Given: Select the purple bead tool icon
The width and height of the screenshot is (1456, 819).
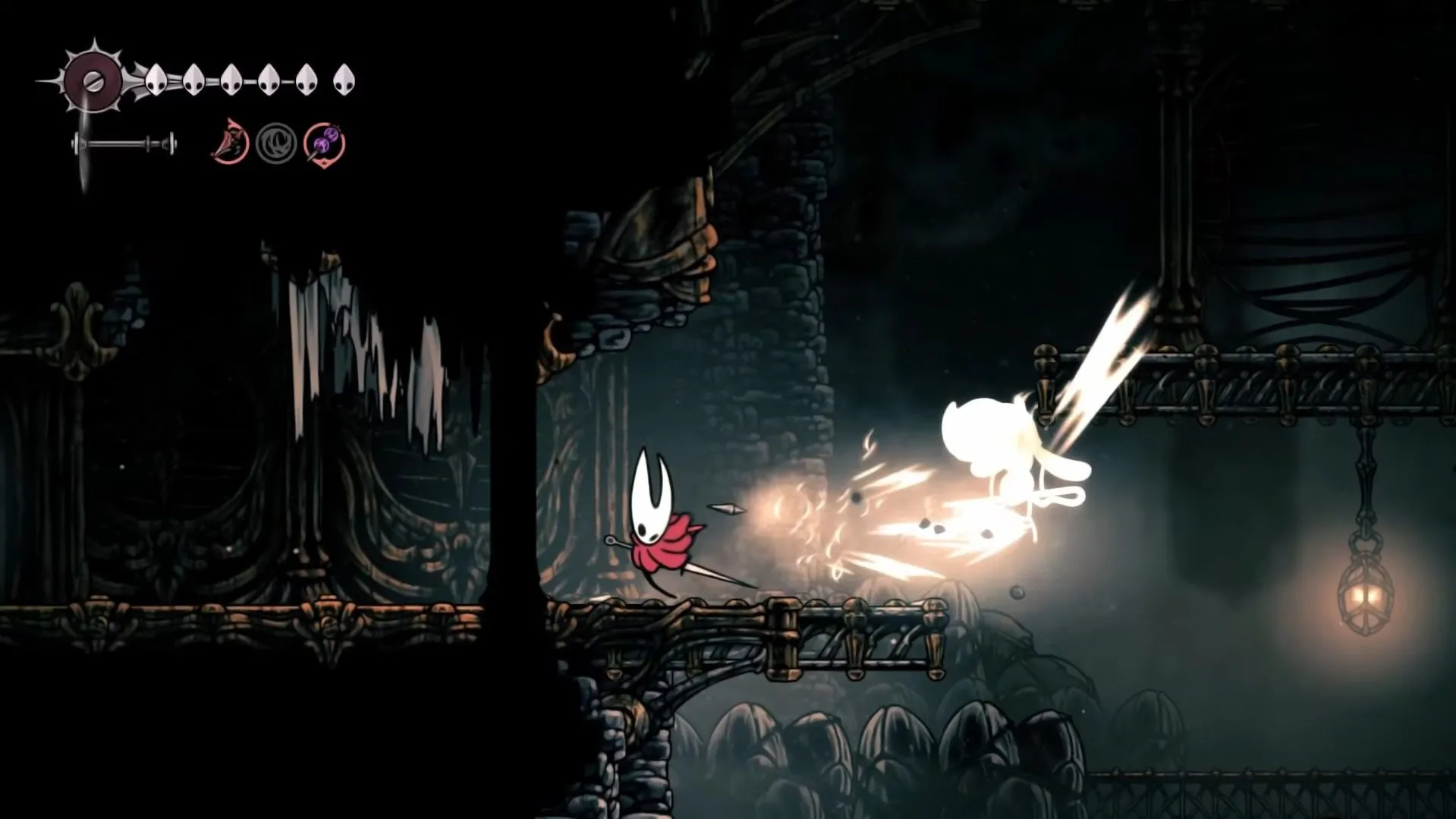Looking at the screenshot, I should 325,143.
